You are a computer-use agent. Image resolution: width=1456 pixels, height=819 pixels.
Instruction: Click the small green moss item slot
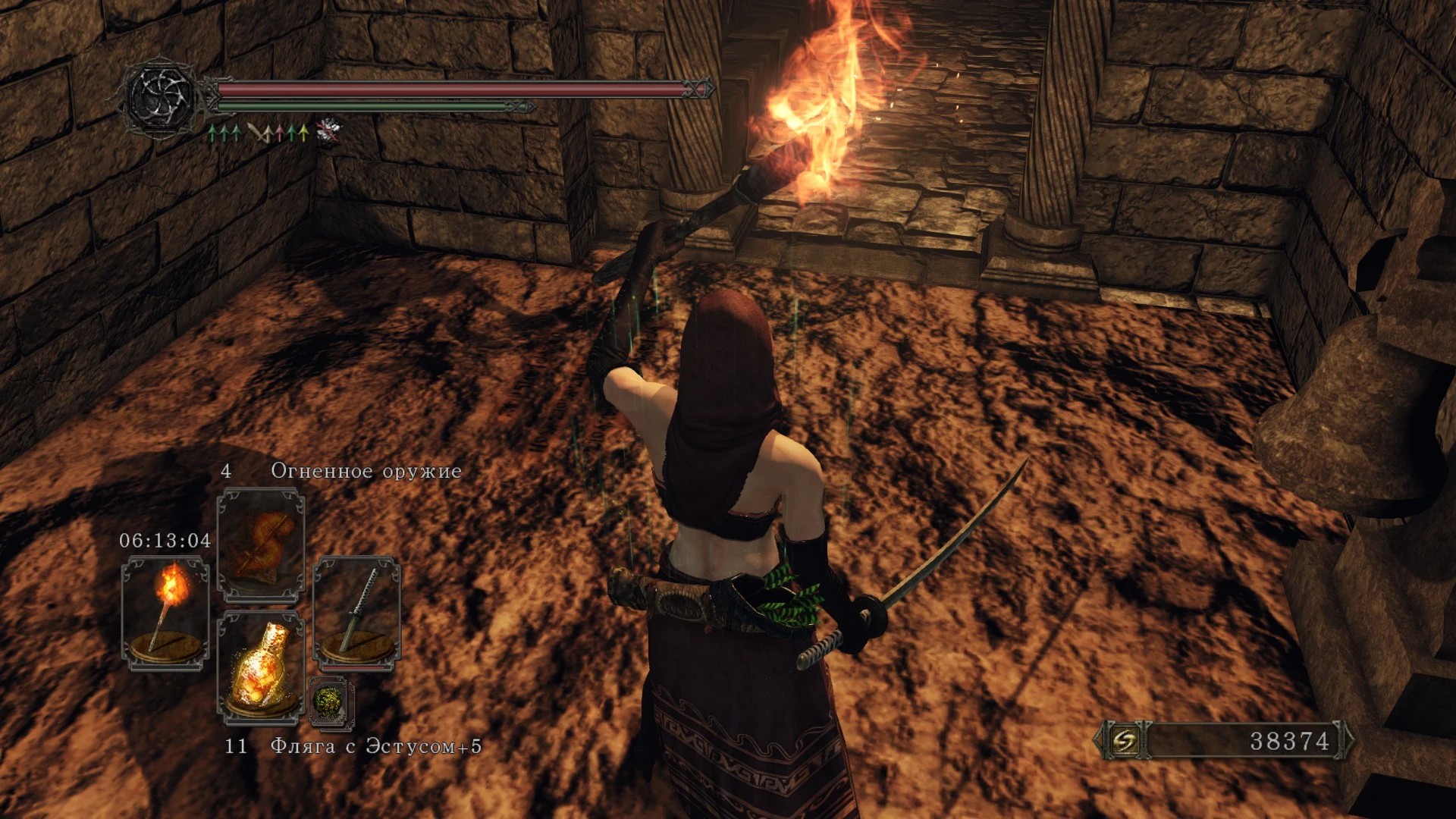[331, 702]
